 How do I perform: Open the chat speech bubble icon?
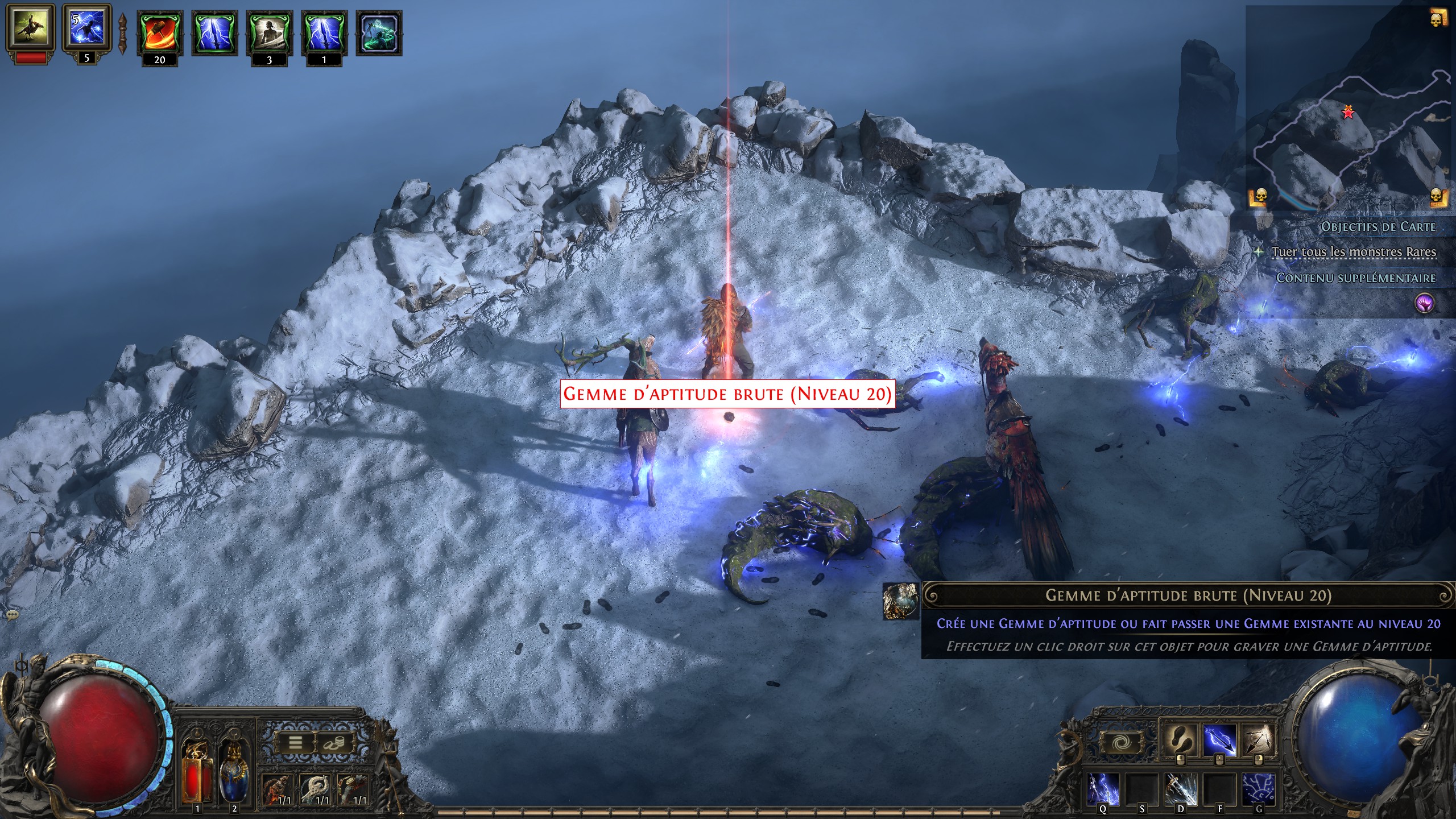click(x=12, y=615)
